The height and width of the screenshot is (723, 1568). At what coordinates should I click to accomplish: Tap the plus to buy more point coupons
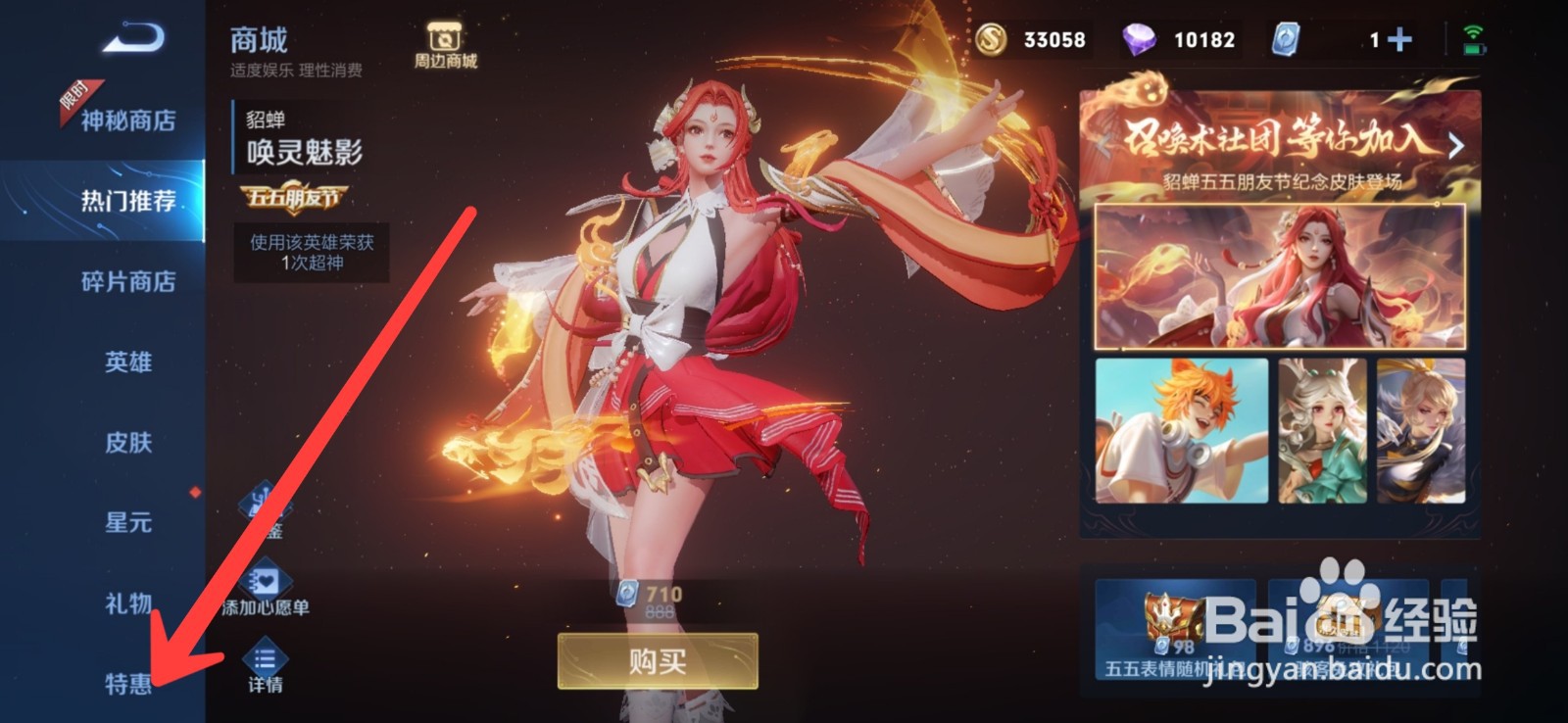[1399, 40]
